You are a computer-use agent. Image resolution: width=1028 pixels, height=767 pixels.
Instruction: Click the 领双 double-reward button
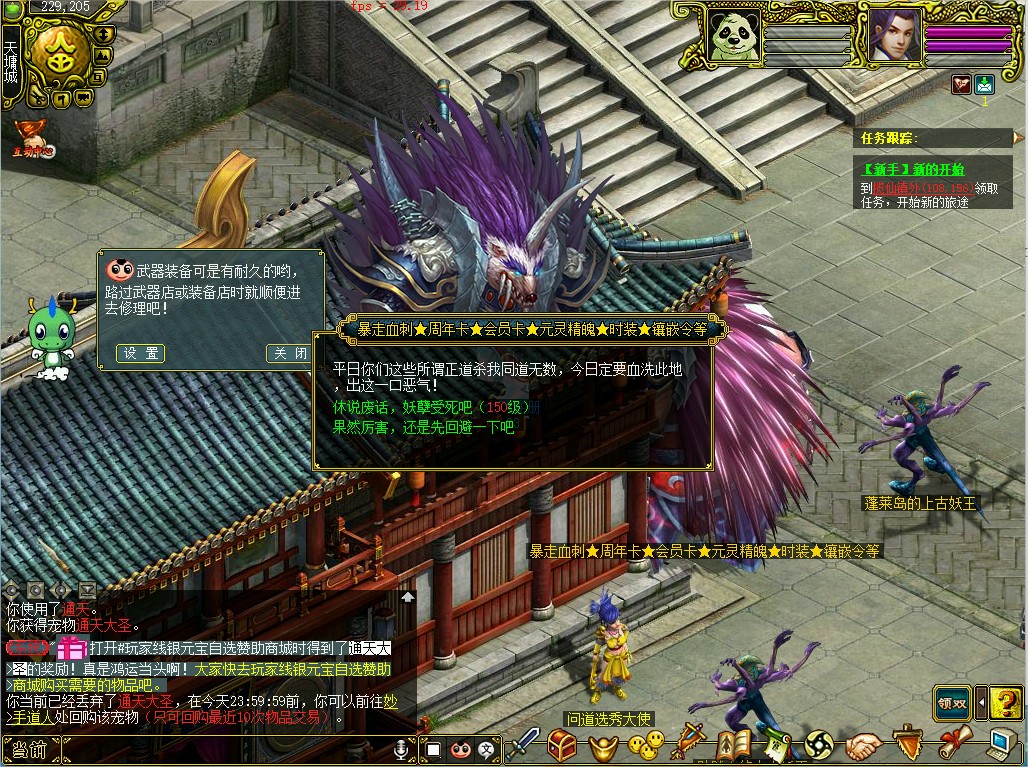pos(952,702)
